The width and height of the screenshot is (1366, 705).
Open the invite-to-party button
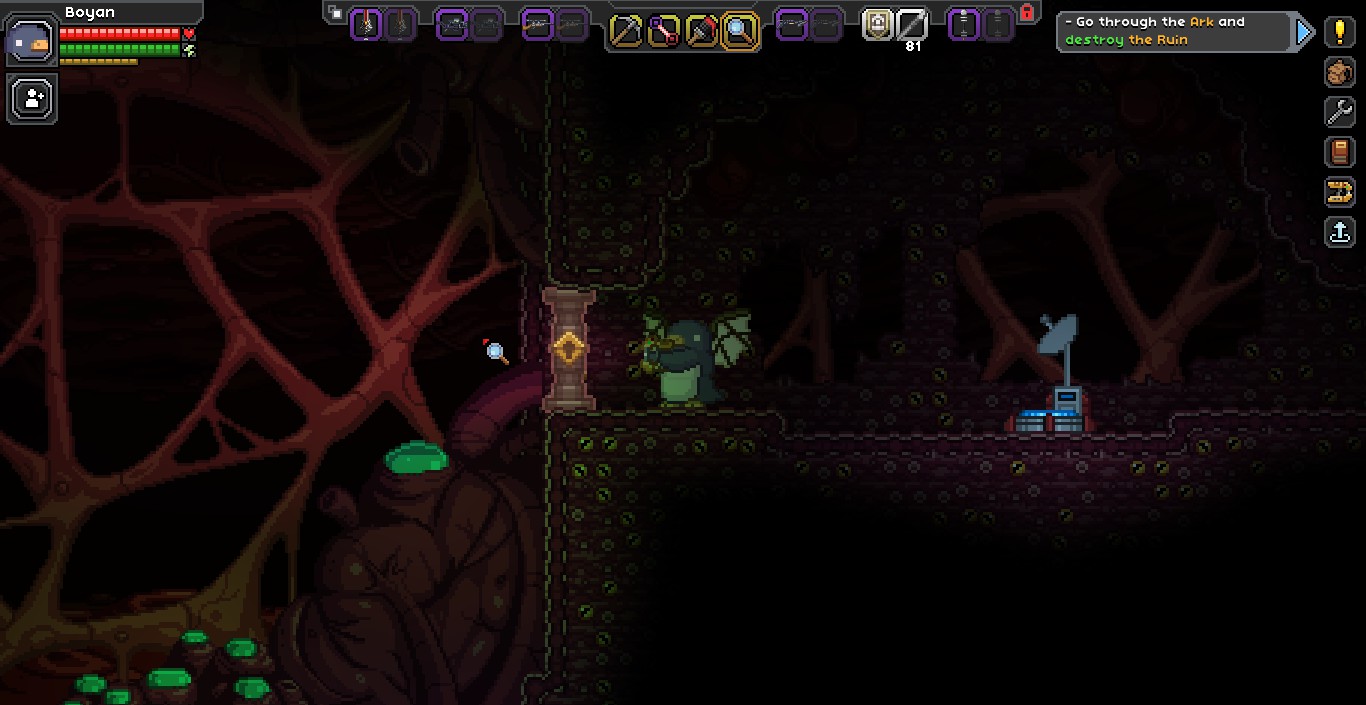click(33, 98)
